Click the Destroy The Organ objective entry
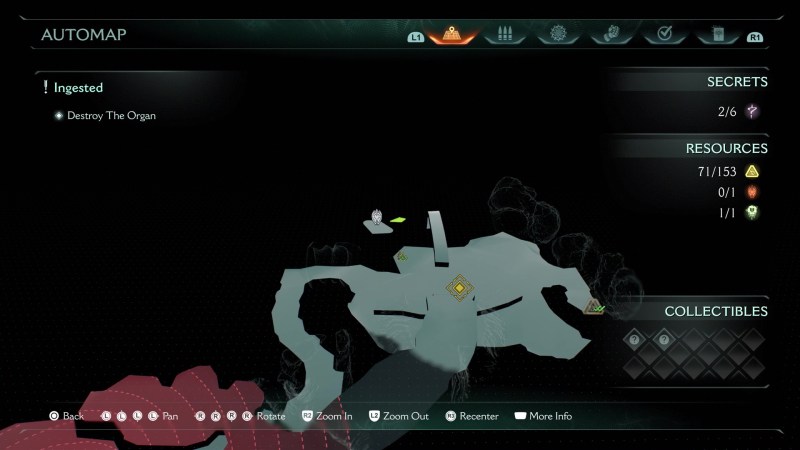The width and height of the screenshot is (800, 450). (111, 116)
